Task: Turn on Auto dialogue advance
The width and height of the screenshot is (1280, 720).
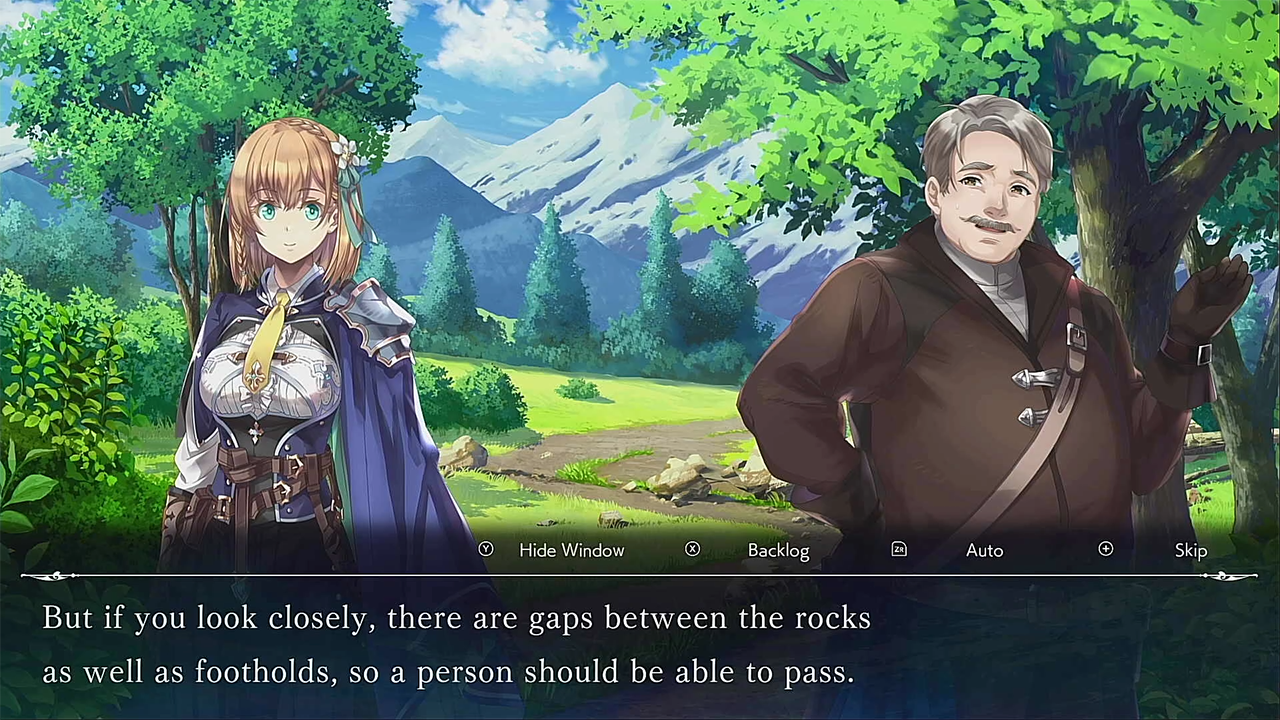Action: point(984,550)
